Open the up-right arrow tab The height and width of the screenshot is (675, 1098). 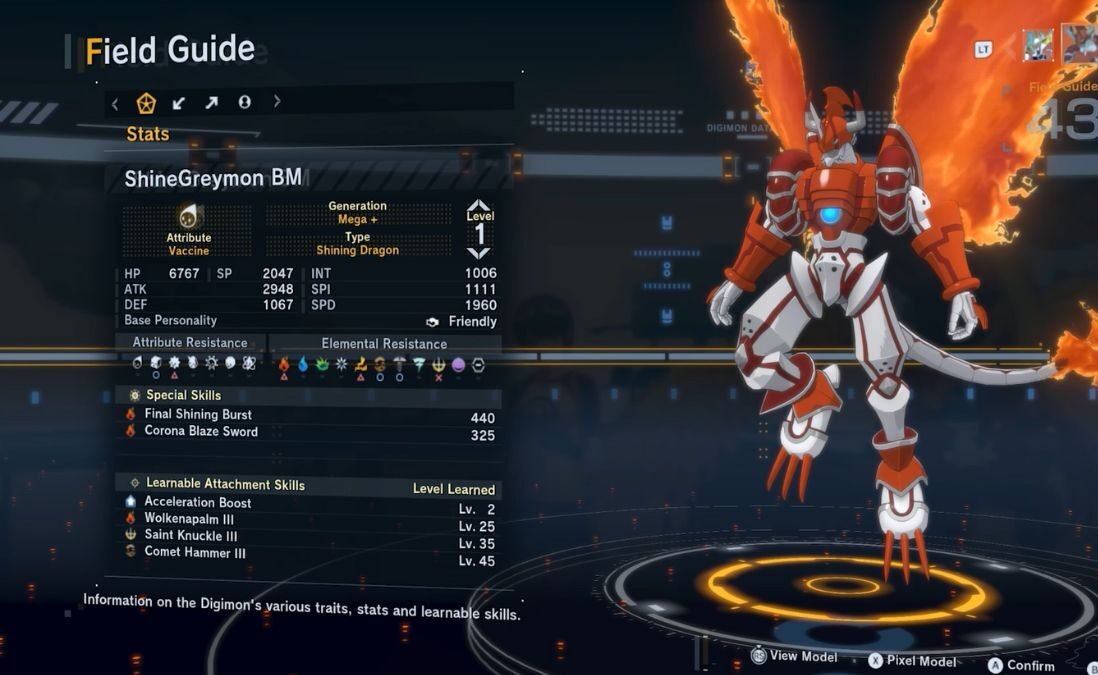pos(212,102)
